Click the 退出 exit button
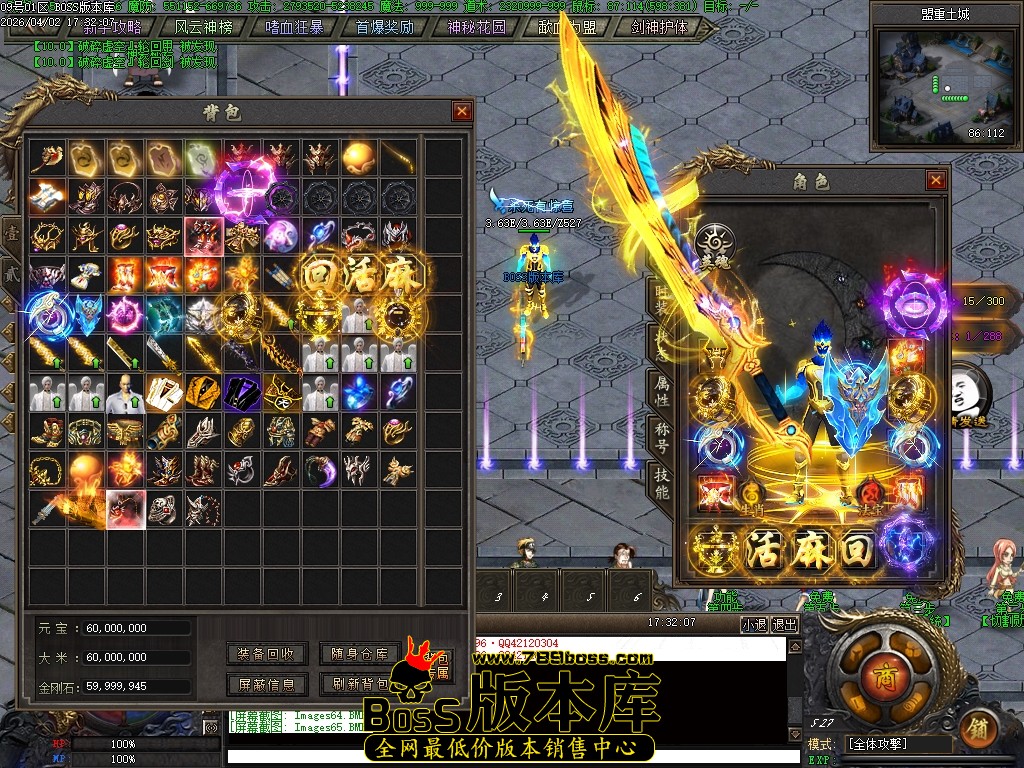1024x768 pixels. pos(785,624)
